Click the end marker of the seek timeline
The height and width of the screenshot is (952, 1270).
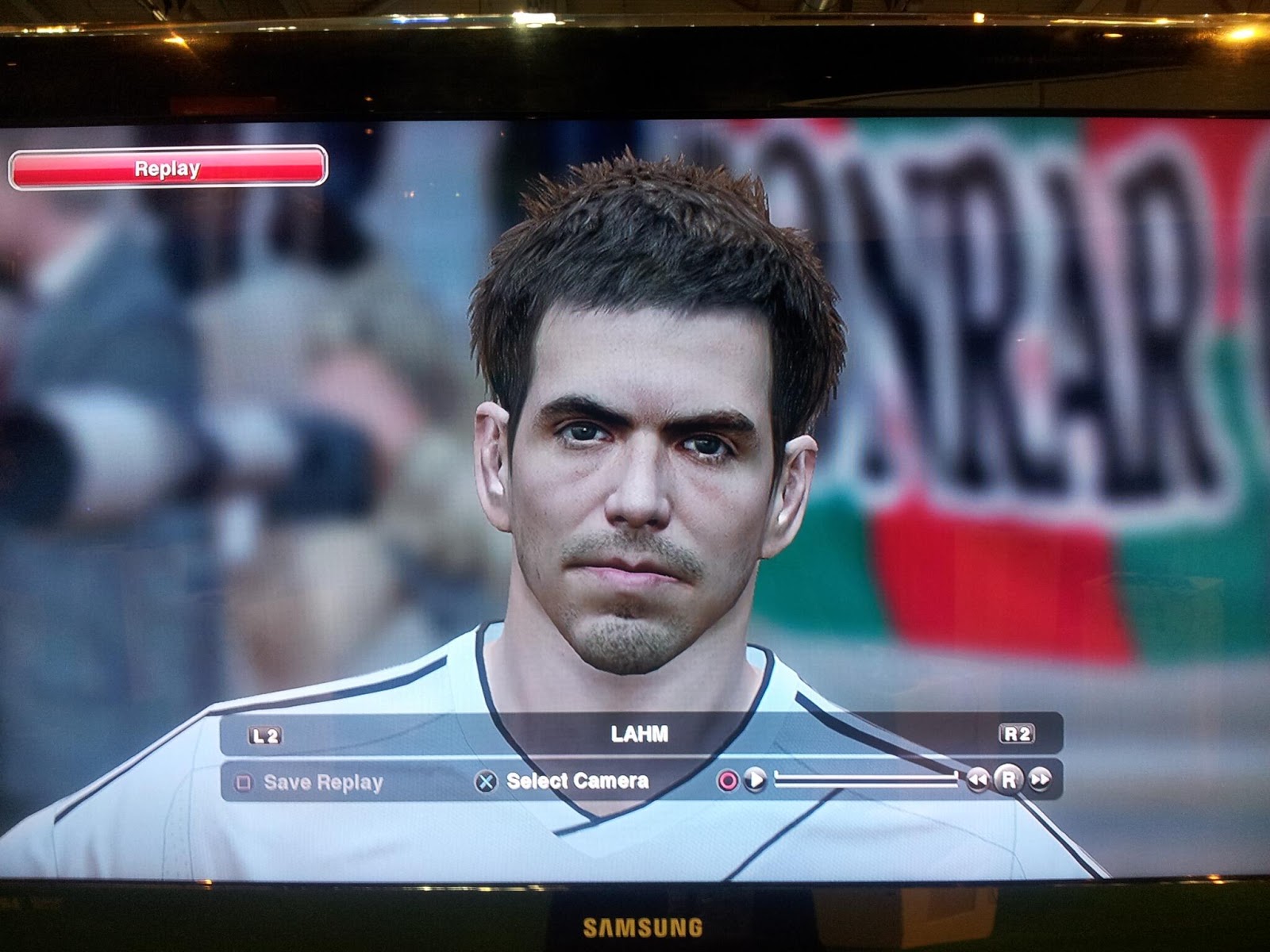pyautogui.click(x=955, y=779)
